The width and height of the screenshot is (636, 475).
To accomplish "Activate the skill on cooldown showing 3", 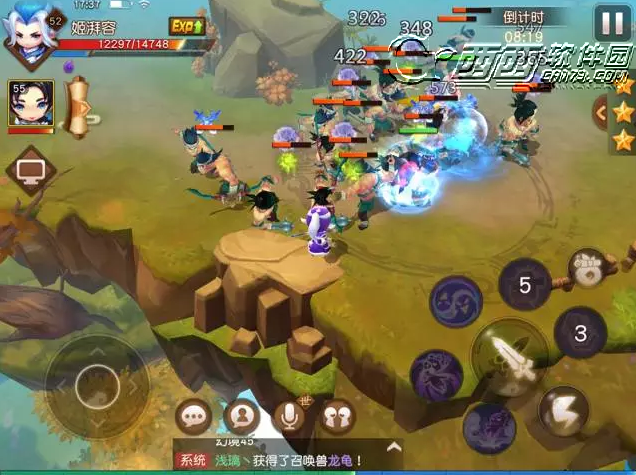I will (580, 333).
